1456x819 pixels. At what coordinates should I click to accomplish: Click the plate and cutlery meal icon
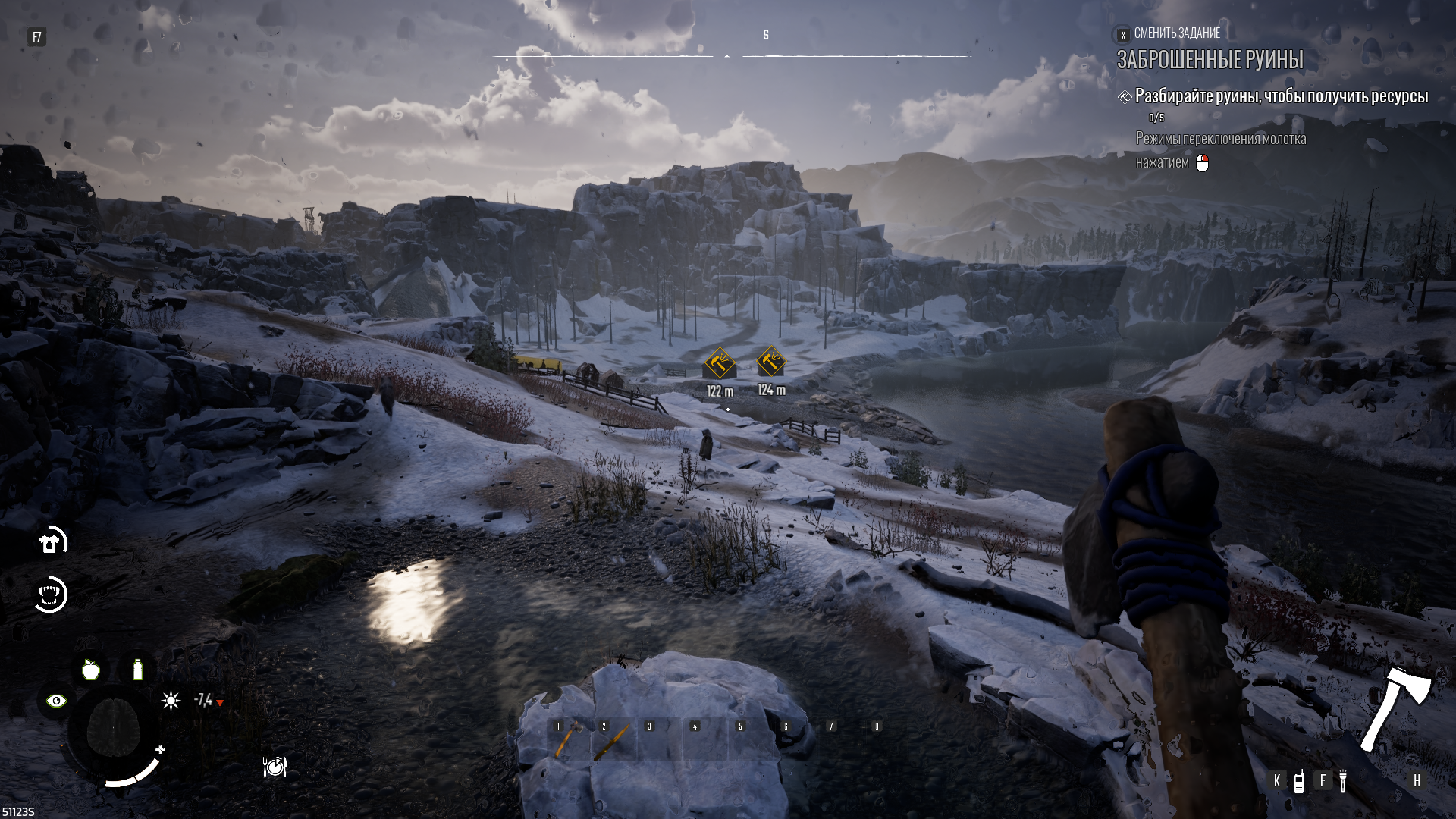(275, 767)
